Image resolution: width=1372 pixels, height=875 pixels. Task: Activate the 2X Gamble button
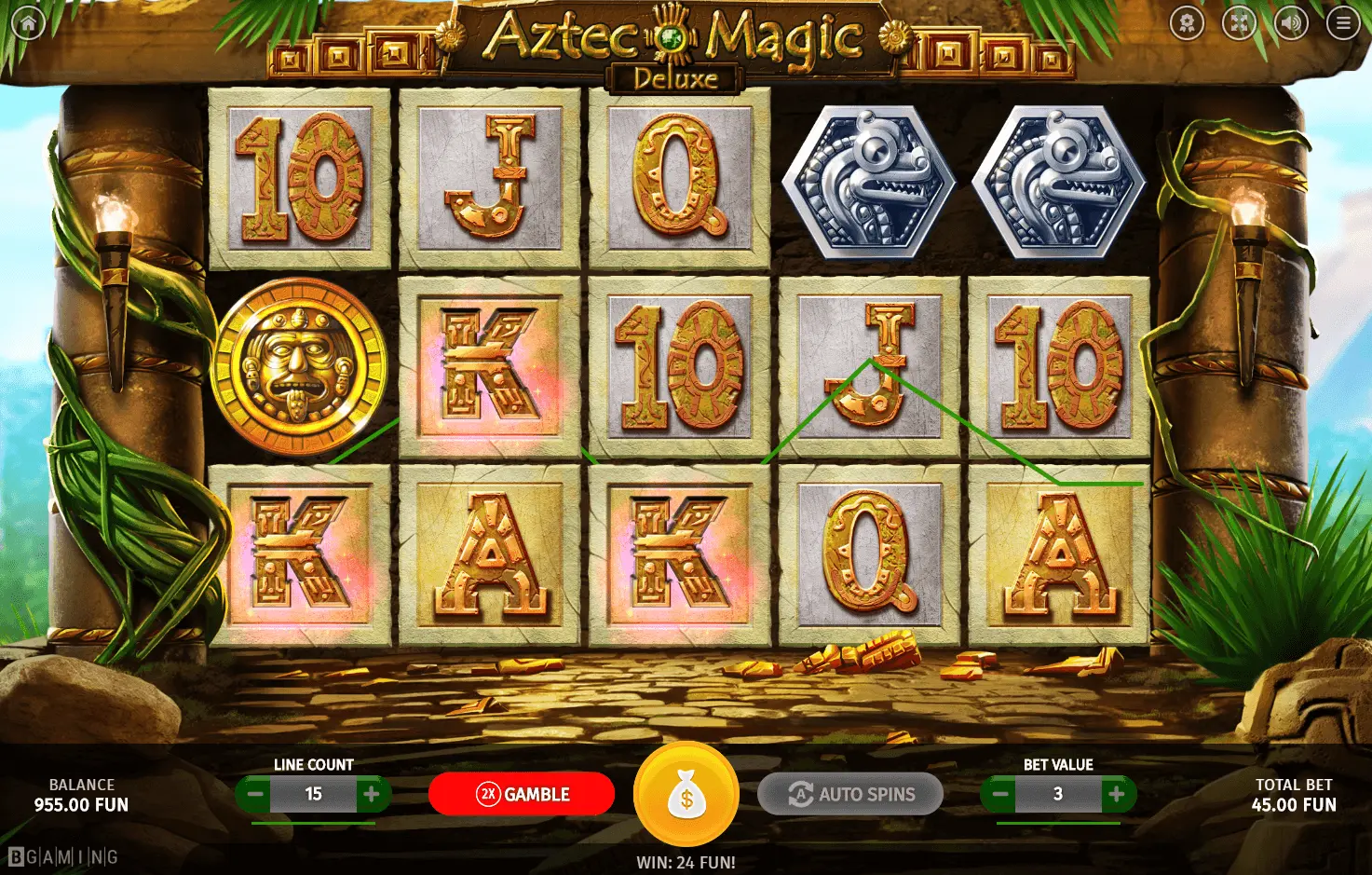click(522, 794)
